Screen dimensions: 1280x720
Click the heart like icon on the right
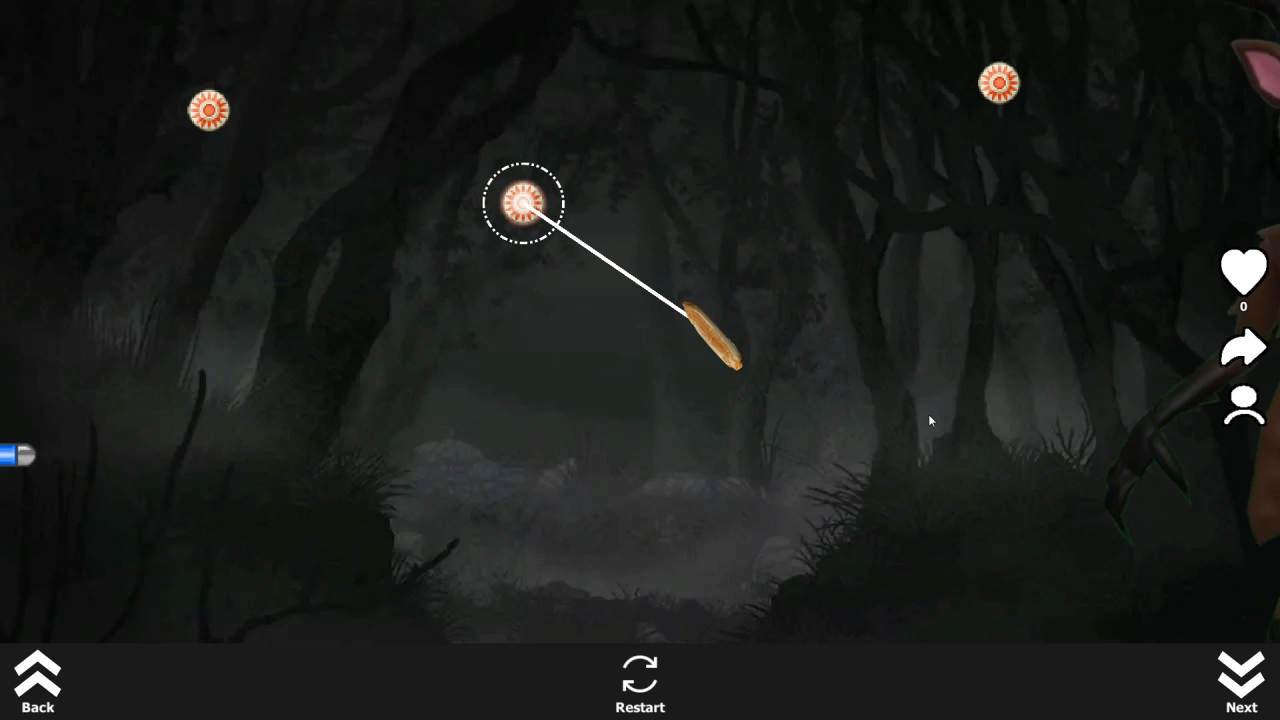[1243, 270]
